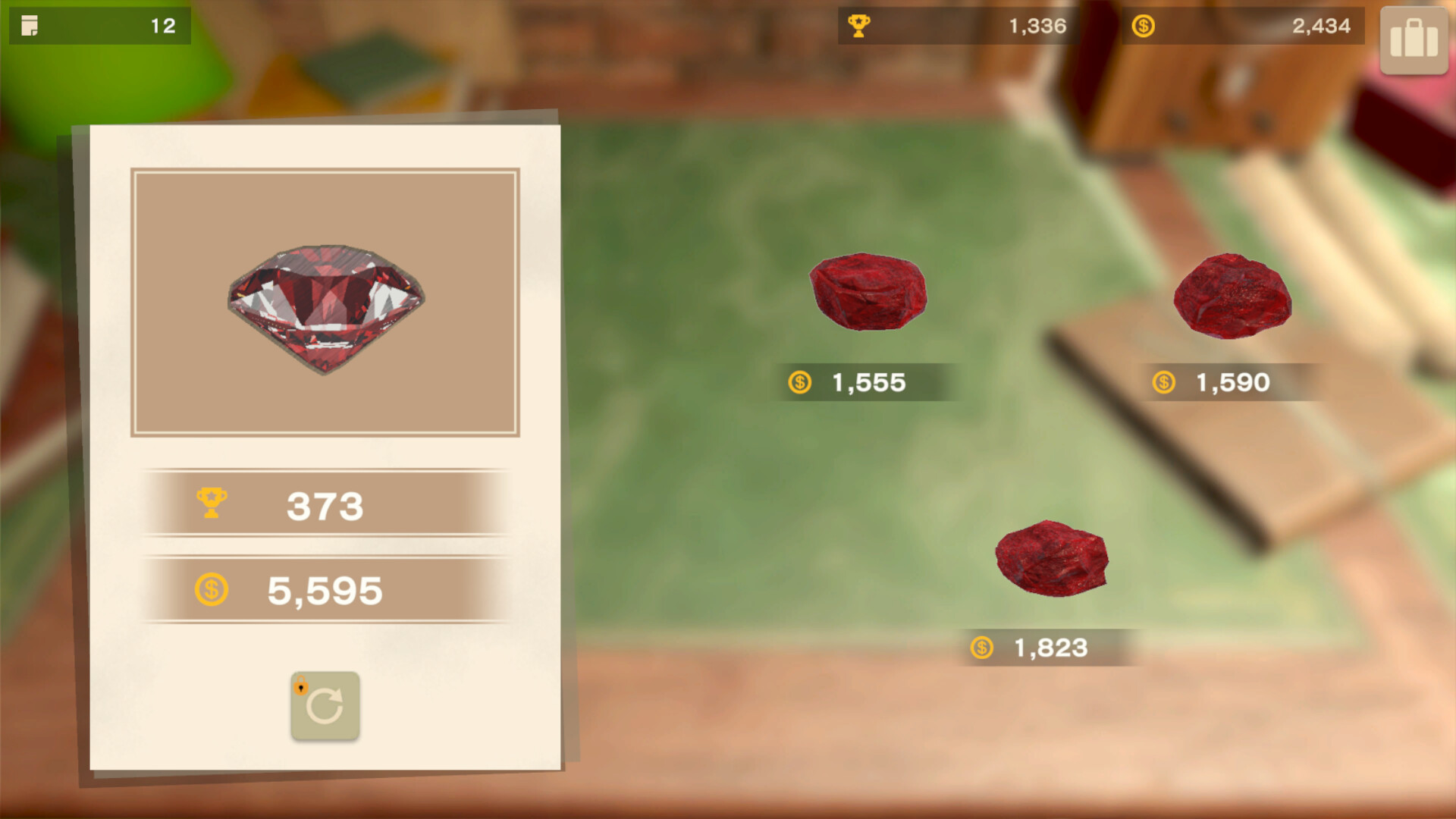Viewport: 1456px width, 819px height.
Task: Click the coin icon next to 2,434
Action: [x=1141, y=25]
